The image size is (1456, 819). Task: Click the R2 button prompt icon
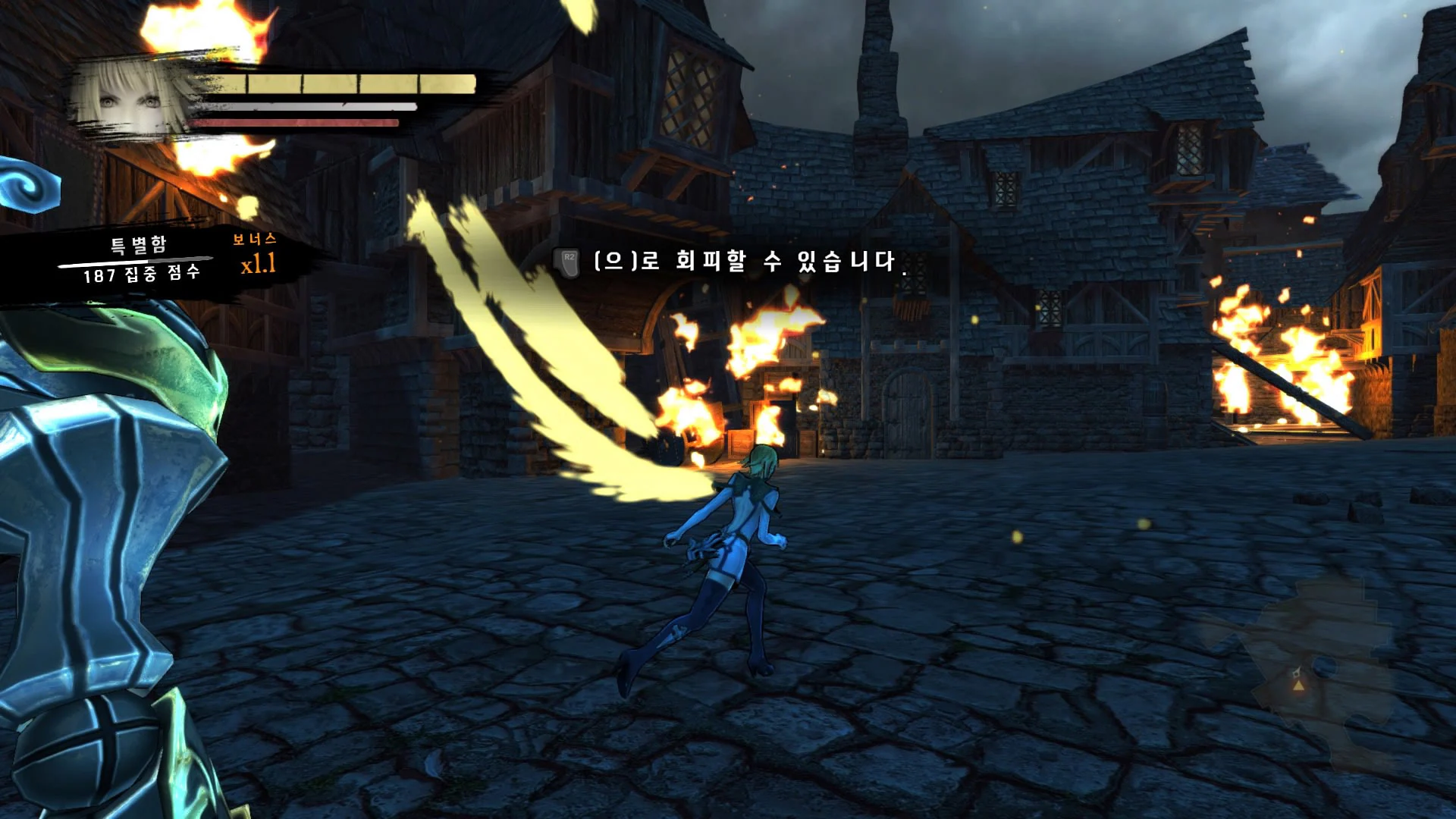567,261
